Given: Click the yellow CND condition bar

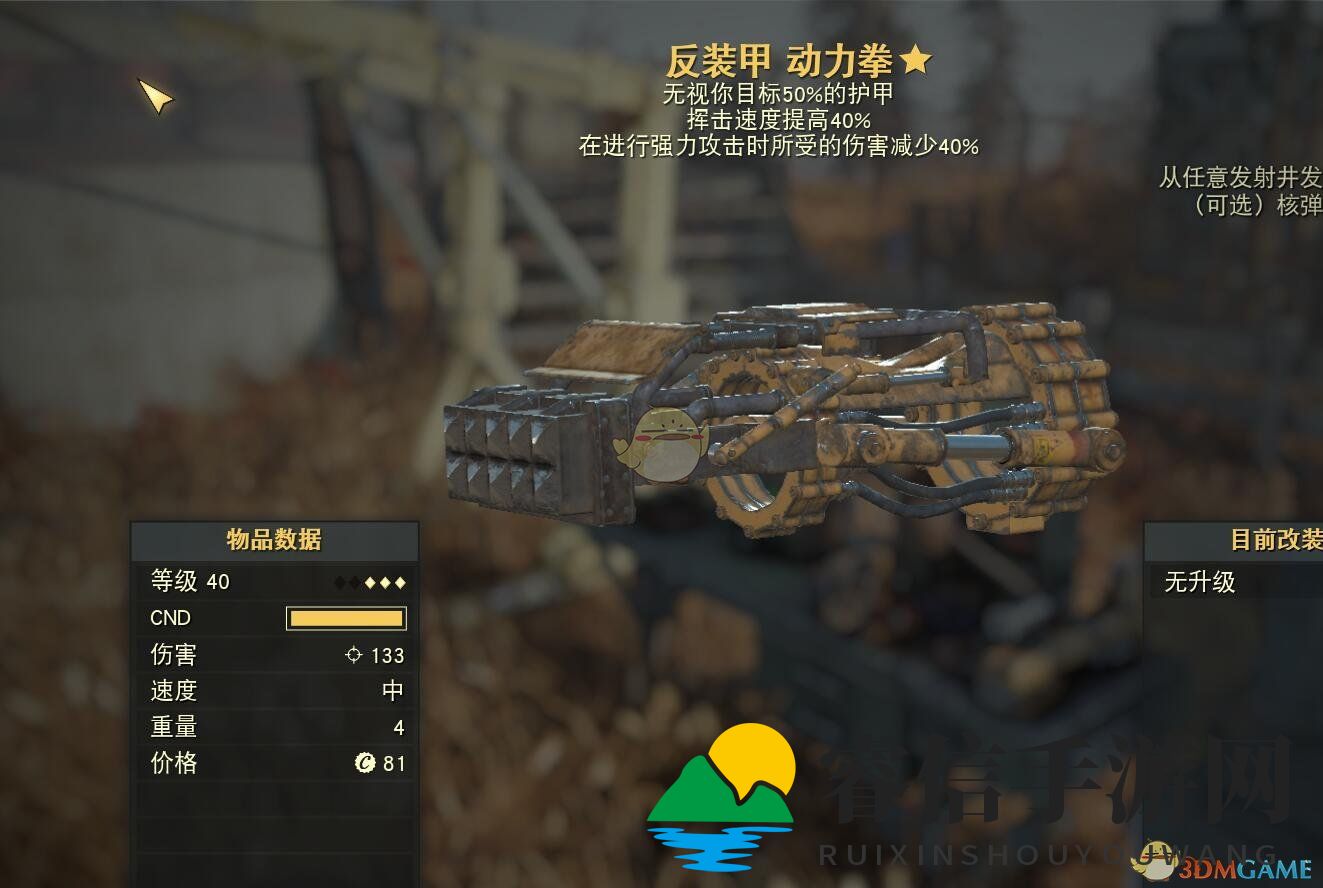Looking at the screenshot, I should pyautogui.click(x=346, y=618).
